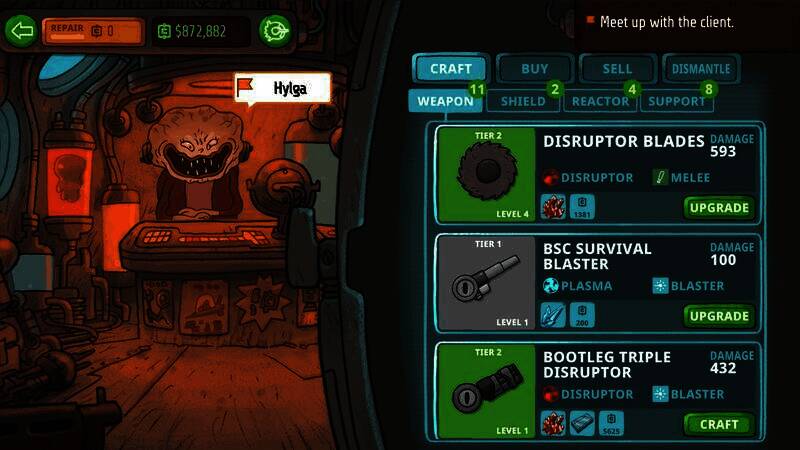Image resolution: width=800 pixels, height=450 pixels.
Task: Open the green gear settings icon
Action: 274,30
